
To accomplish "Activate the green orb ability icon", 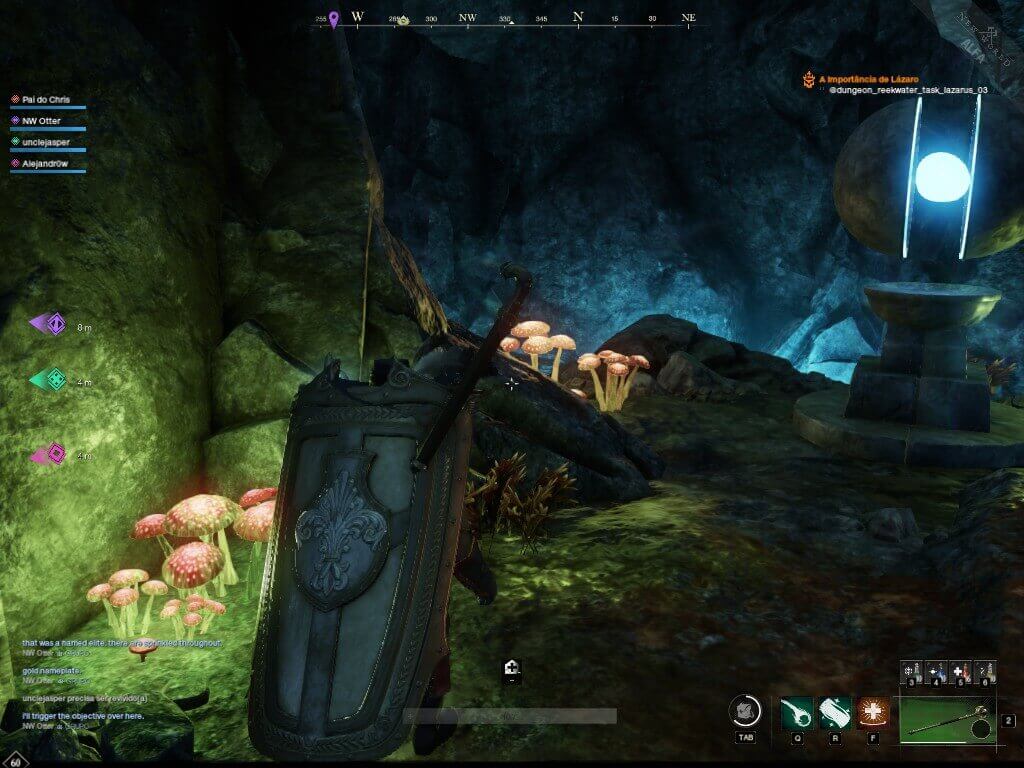I will click(796, 712).
